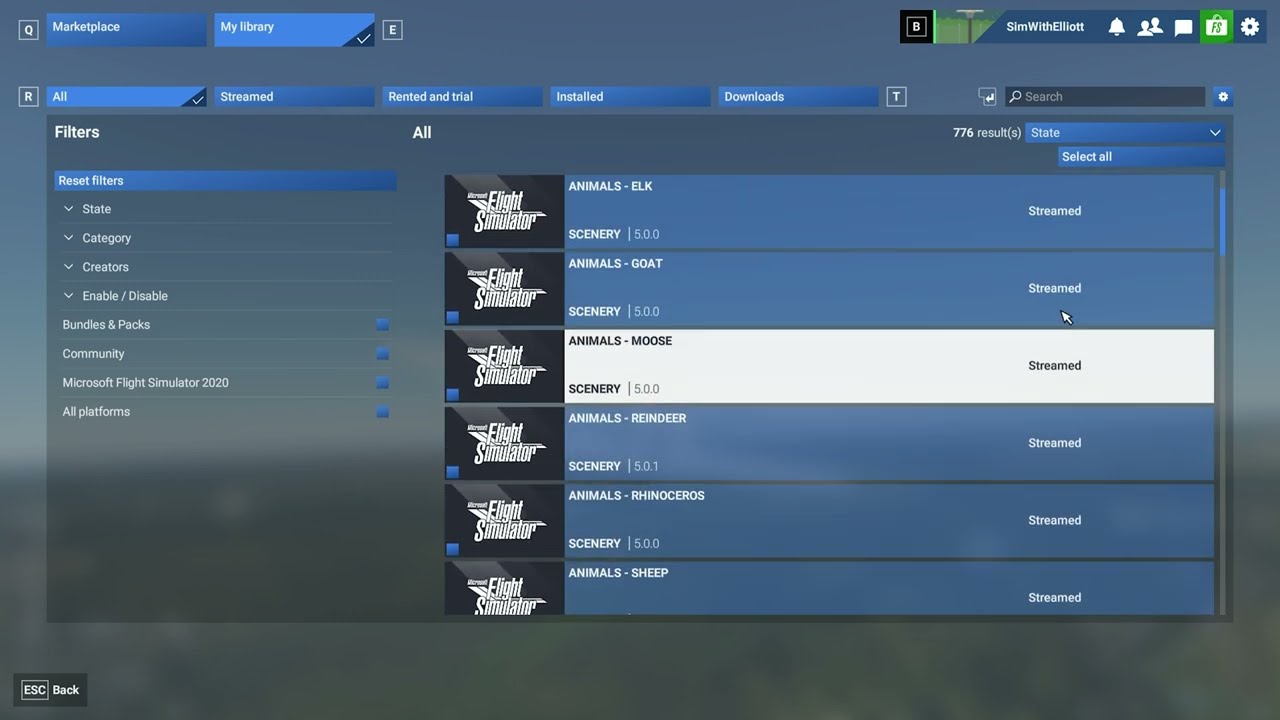
Task: Open the Rented and trial tab
Action: pos(462,97)
